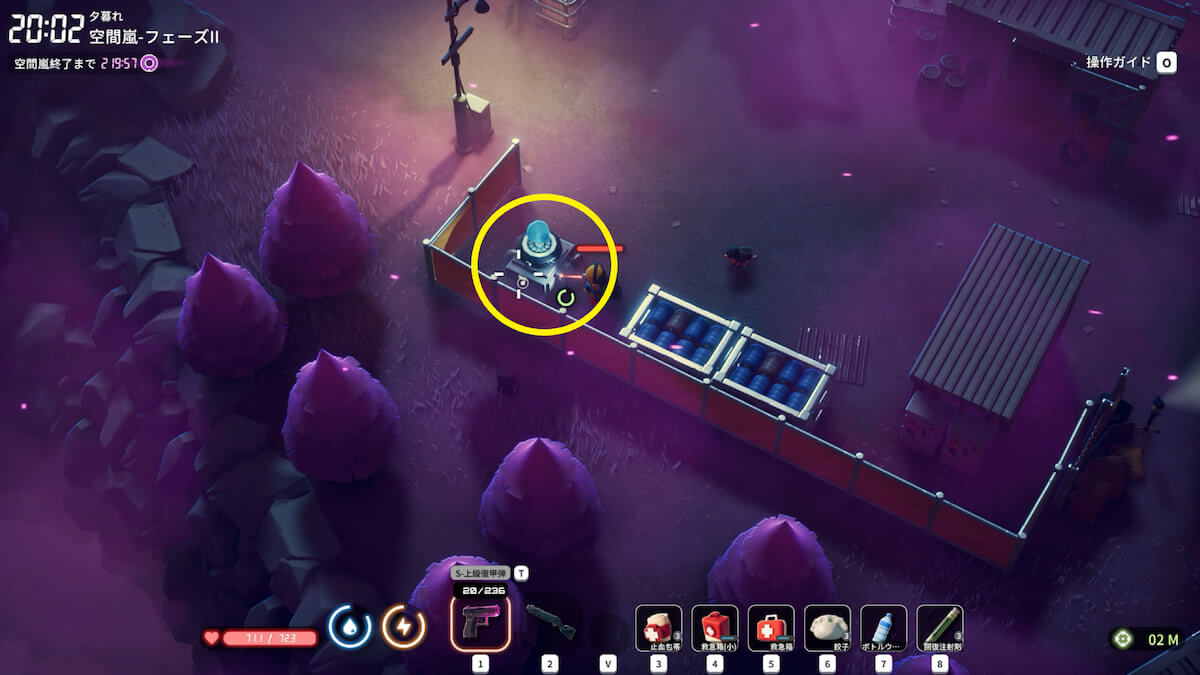Select the 救急箱(小) small first aid kit

(x=715, y=628)
